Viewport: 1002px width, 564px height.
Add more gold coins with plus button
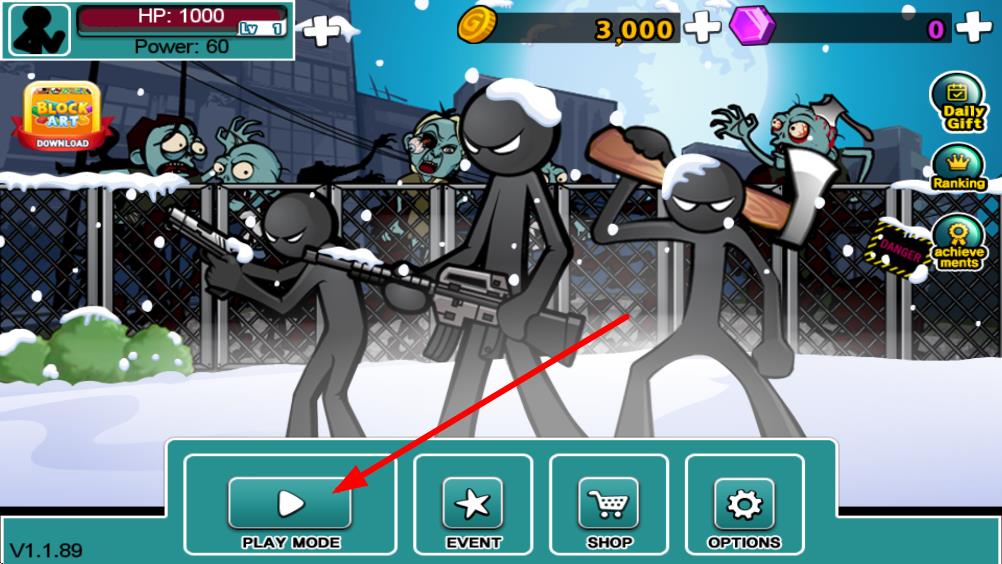click(702, 28)
